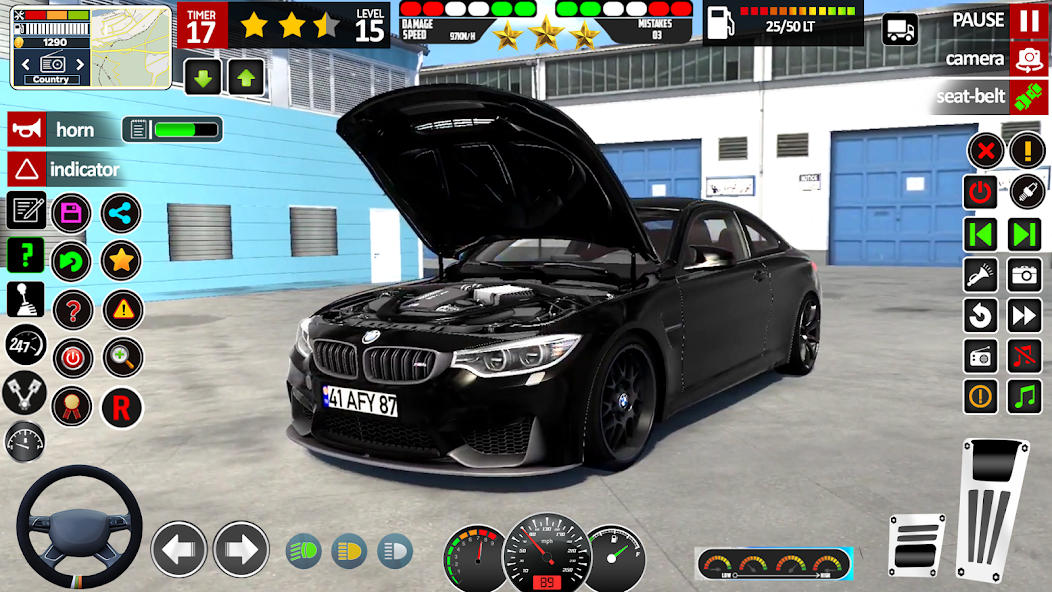Fasten the seat-belt button
Screen dimensions: 1052x592
coord(1028,97)
